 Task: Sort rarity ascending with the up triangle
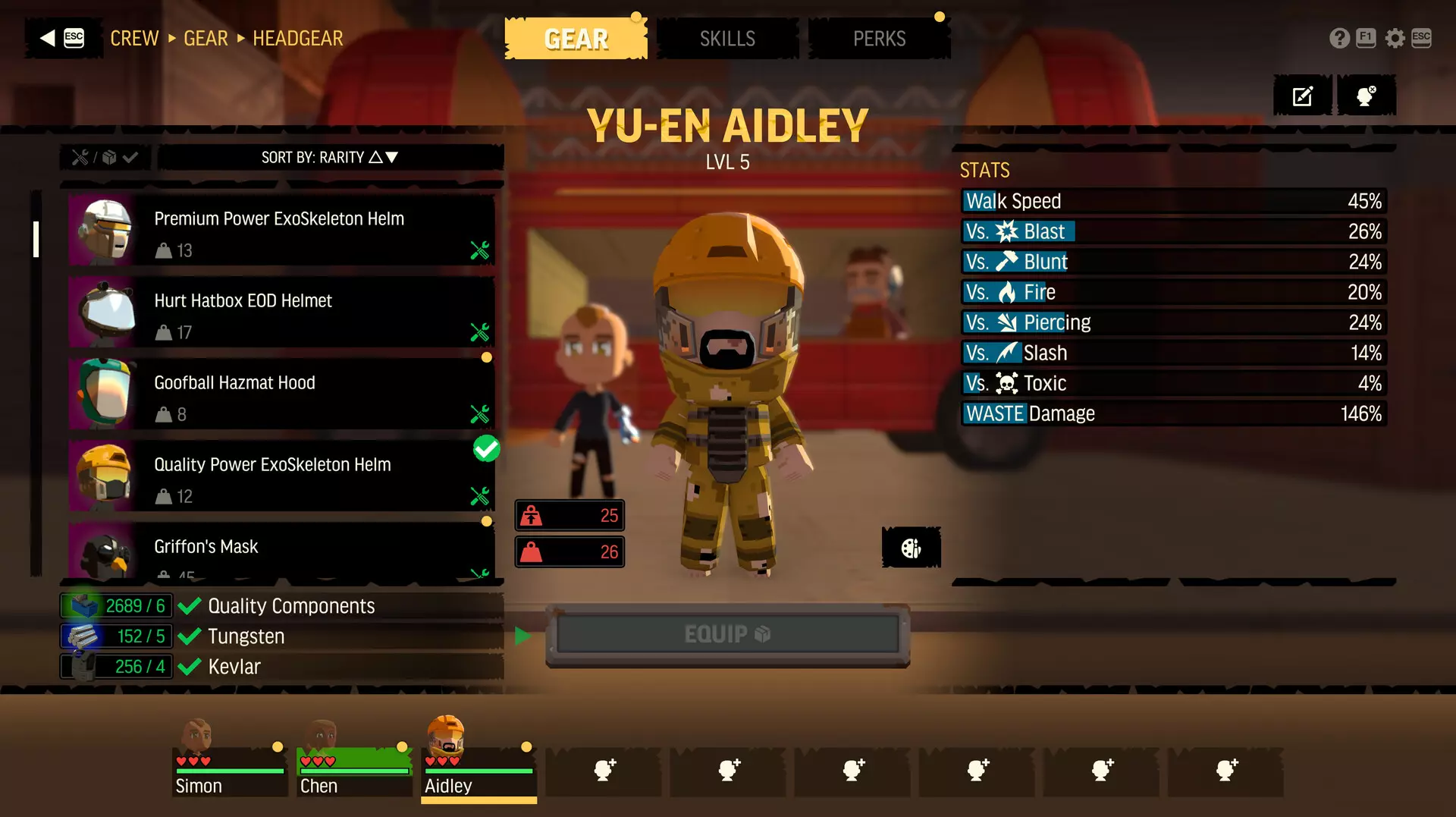tap(377, 157)
